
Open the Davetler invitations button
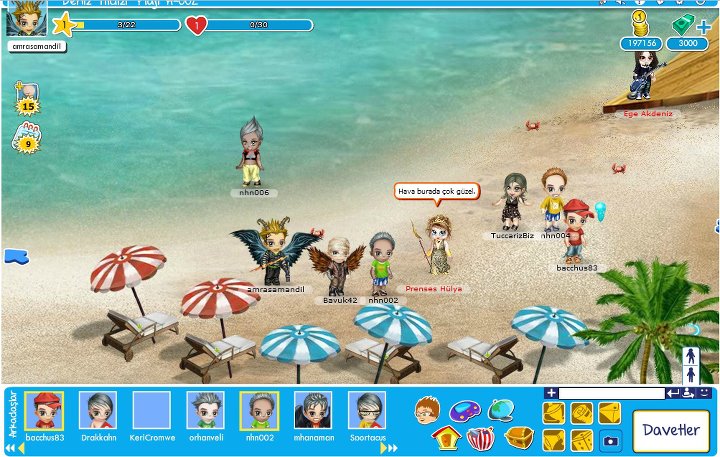coord(670,430)
